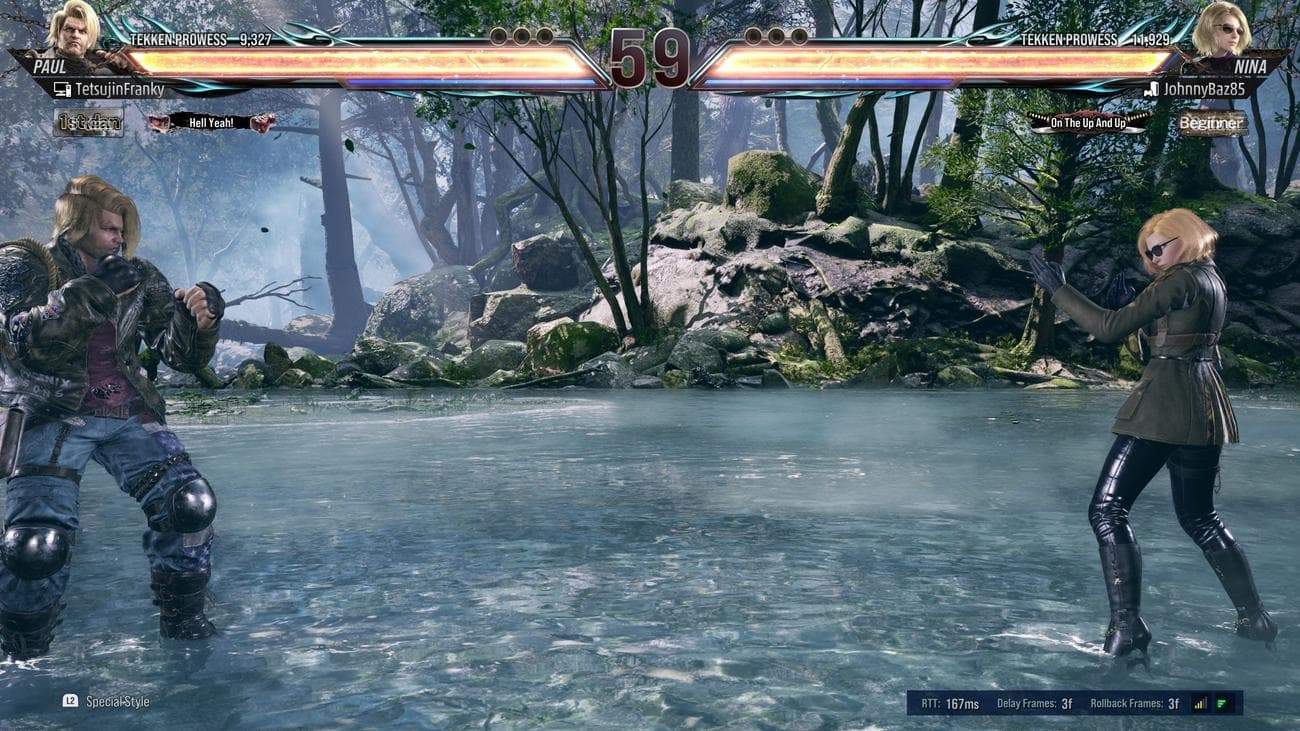This screenshot has height=731, width=1300.
Task: Expand the Hell Yeah! title plate
Action: (210, 123)
